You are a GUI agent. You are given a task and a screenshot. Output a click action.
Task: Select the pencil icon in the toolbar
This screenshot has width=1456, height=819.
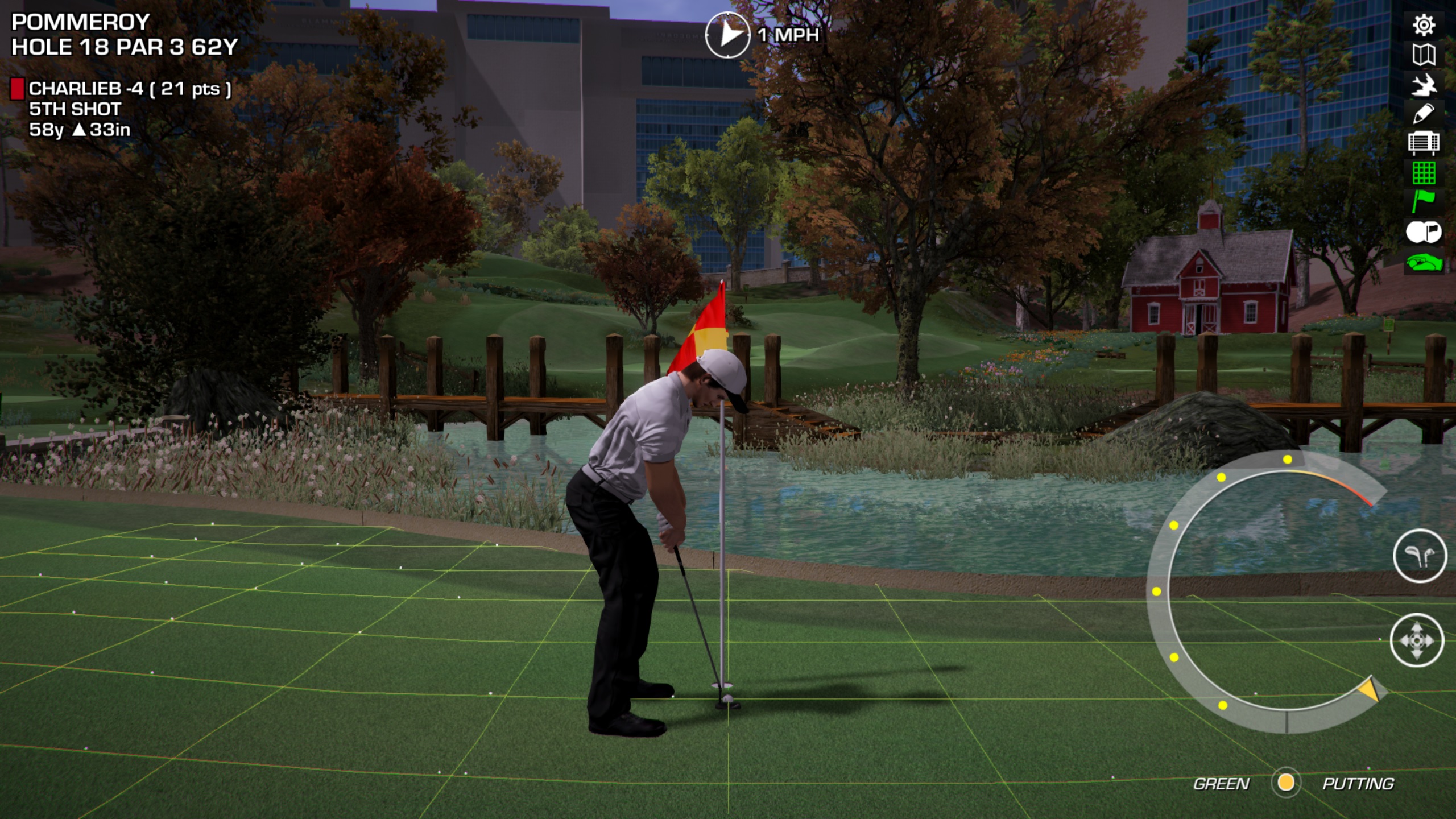pyautogui.click(x=1424, y=114)
